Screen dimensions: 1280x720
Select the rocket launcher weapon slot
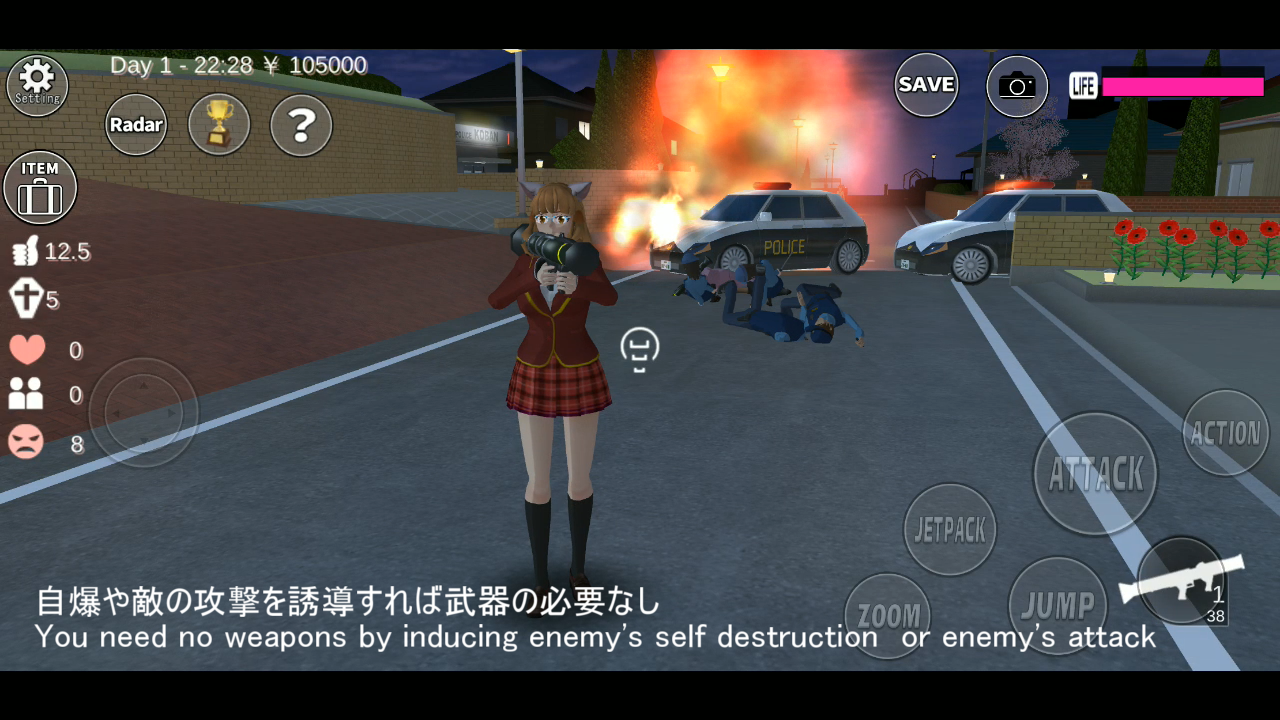(x=1184, y=588)
